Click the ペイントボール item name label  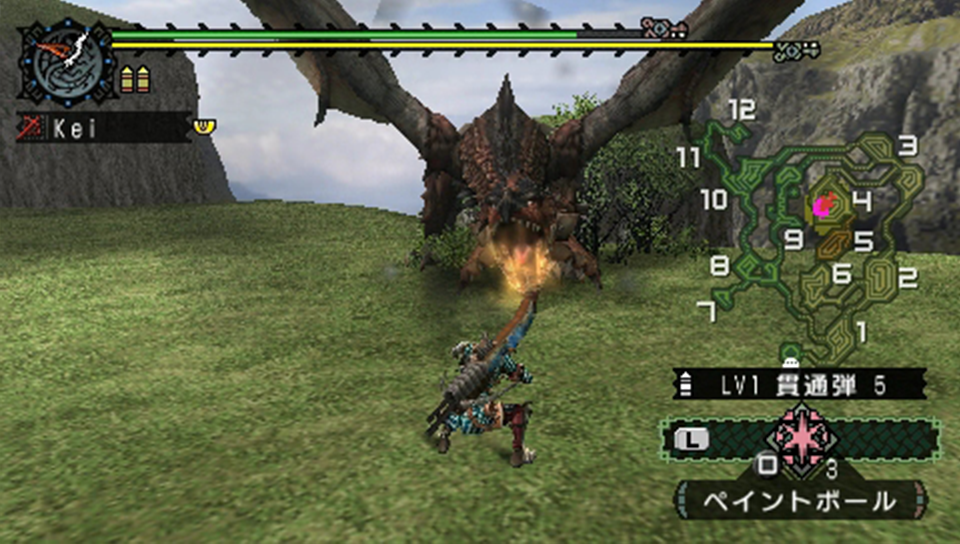coord(801,501)
